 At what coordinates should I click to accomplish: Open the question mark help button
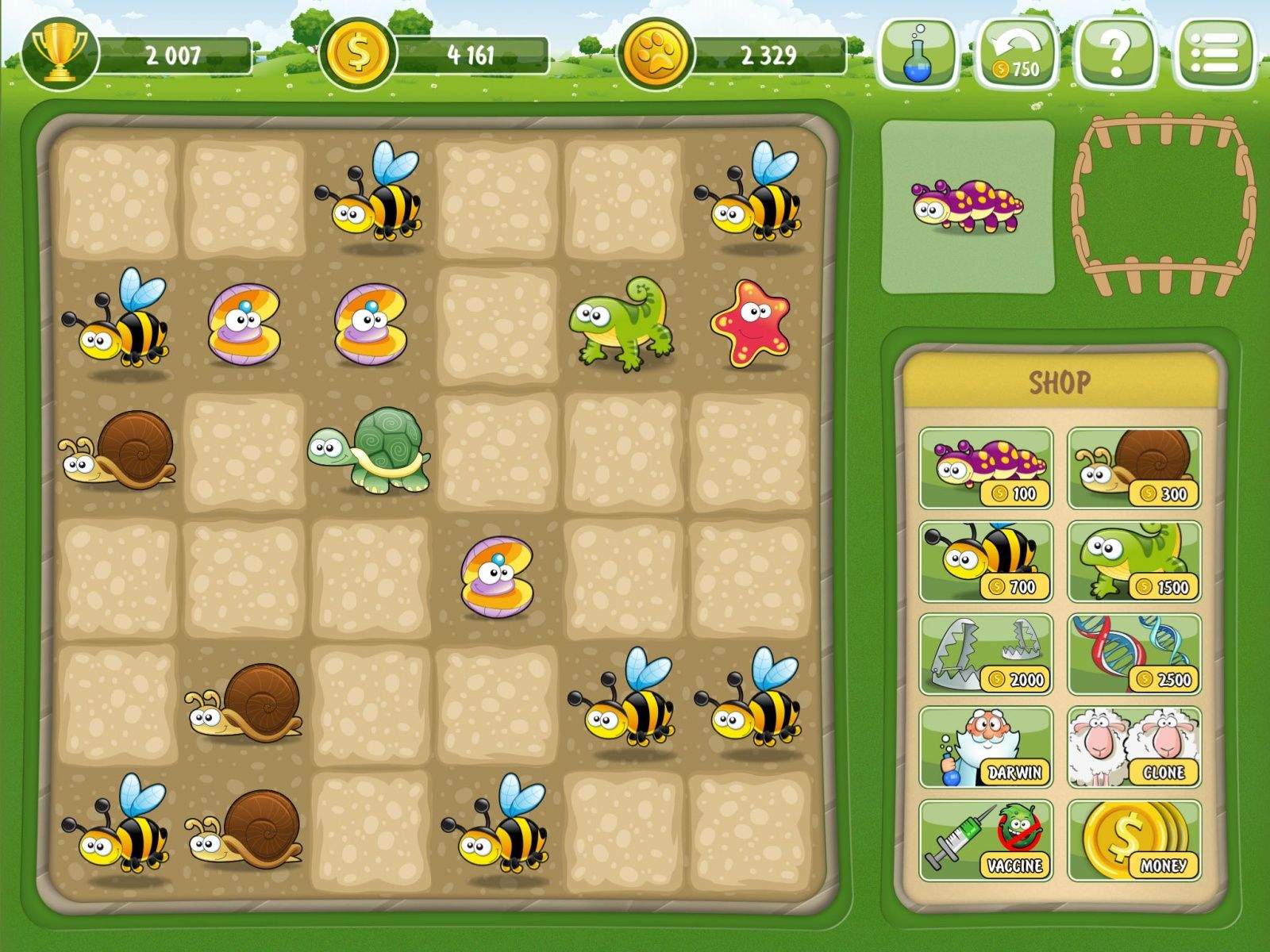coord(1115,54)
